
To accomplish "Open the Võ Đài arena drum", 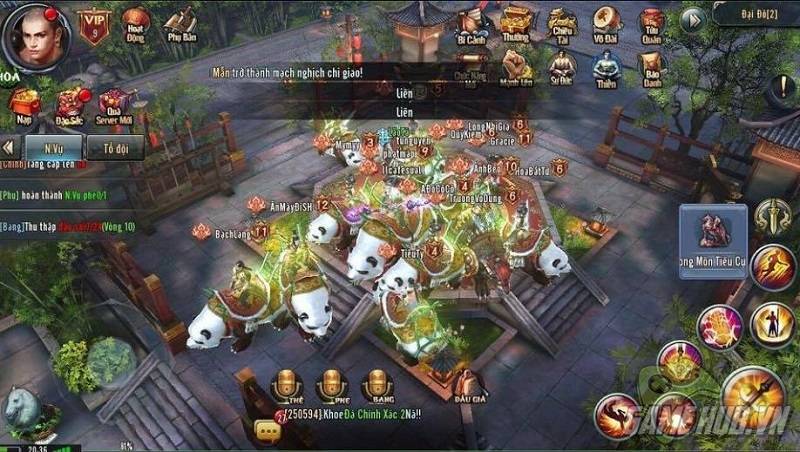I will [605, 25].
